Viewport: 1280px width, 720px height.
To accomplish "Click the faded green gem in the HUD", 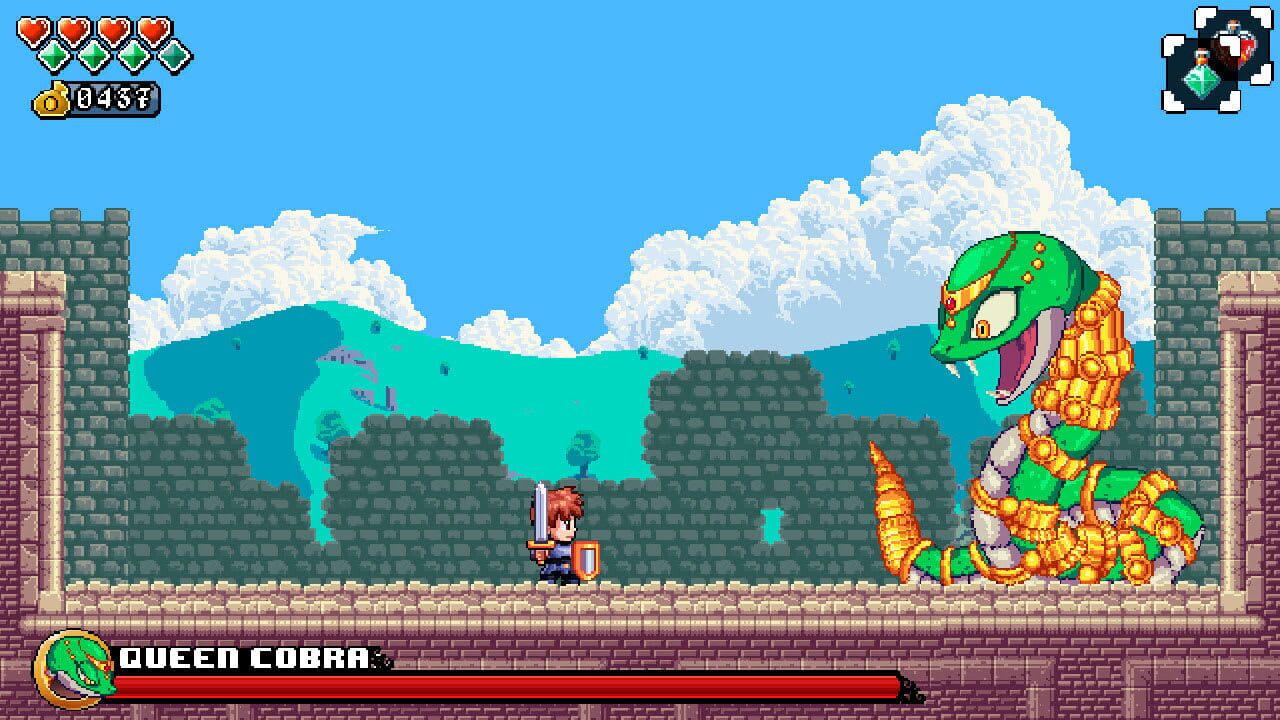I will click(x=172, y=57).
